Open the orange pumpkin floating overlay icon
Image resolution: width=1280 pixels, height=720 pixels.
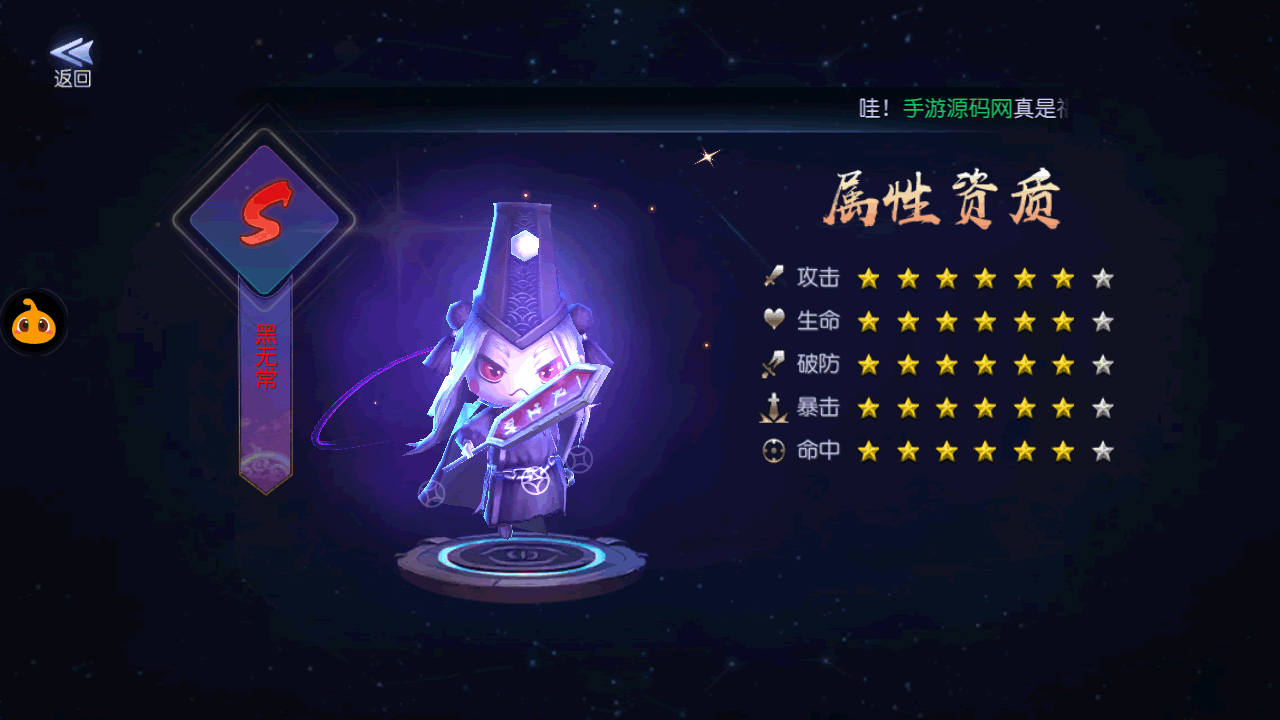point(34,323)
